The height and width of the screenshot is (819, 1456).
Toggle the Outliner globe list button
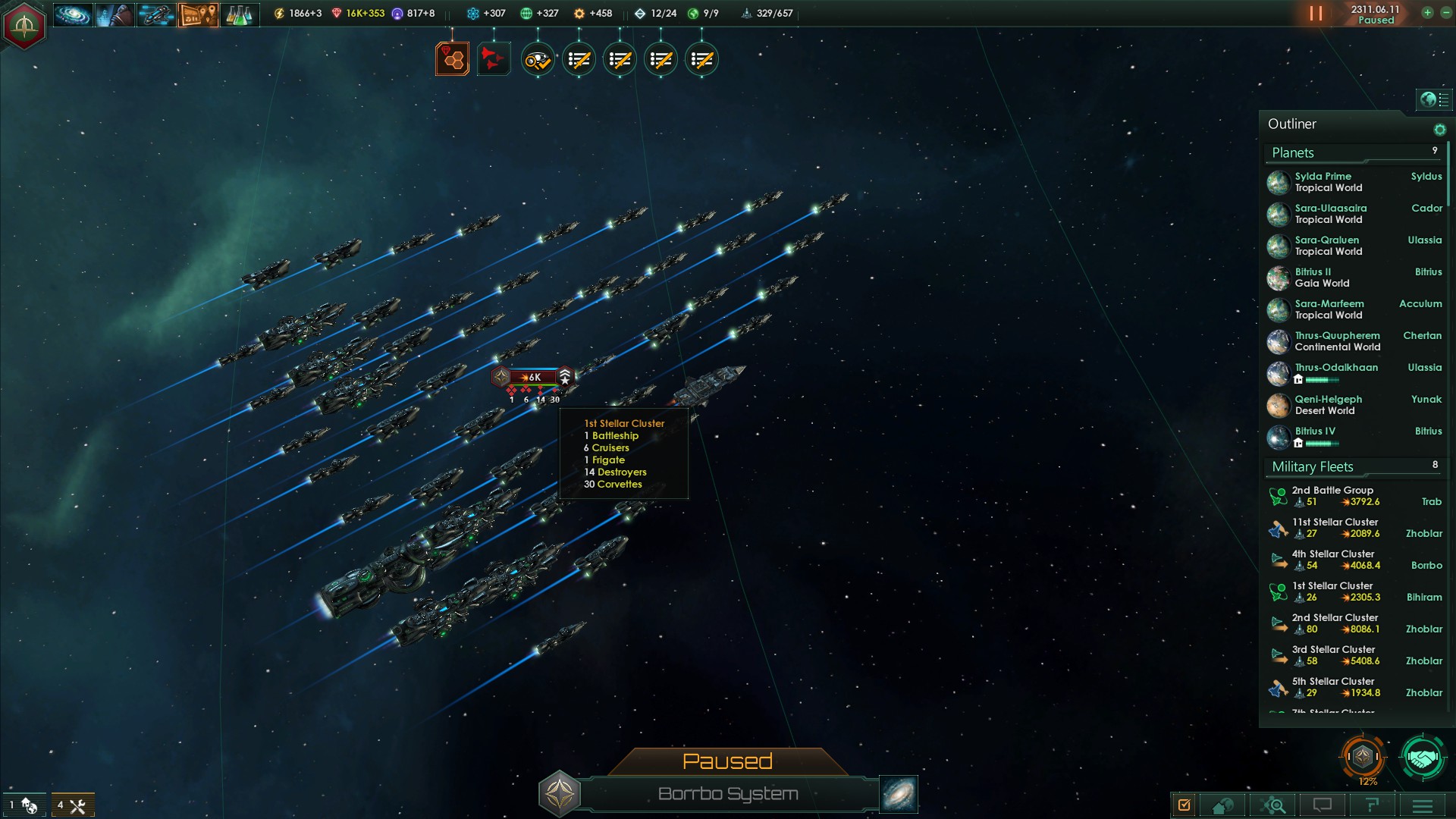pyautogui.click(x=1434, y=99)
